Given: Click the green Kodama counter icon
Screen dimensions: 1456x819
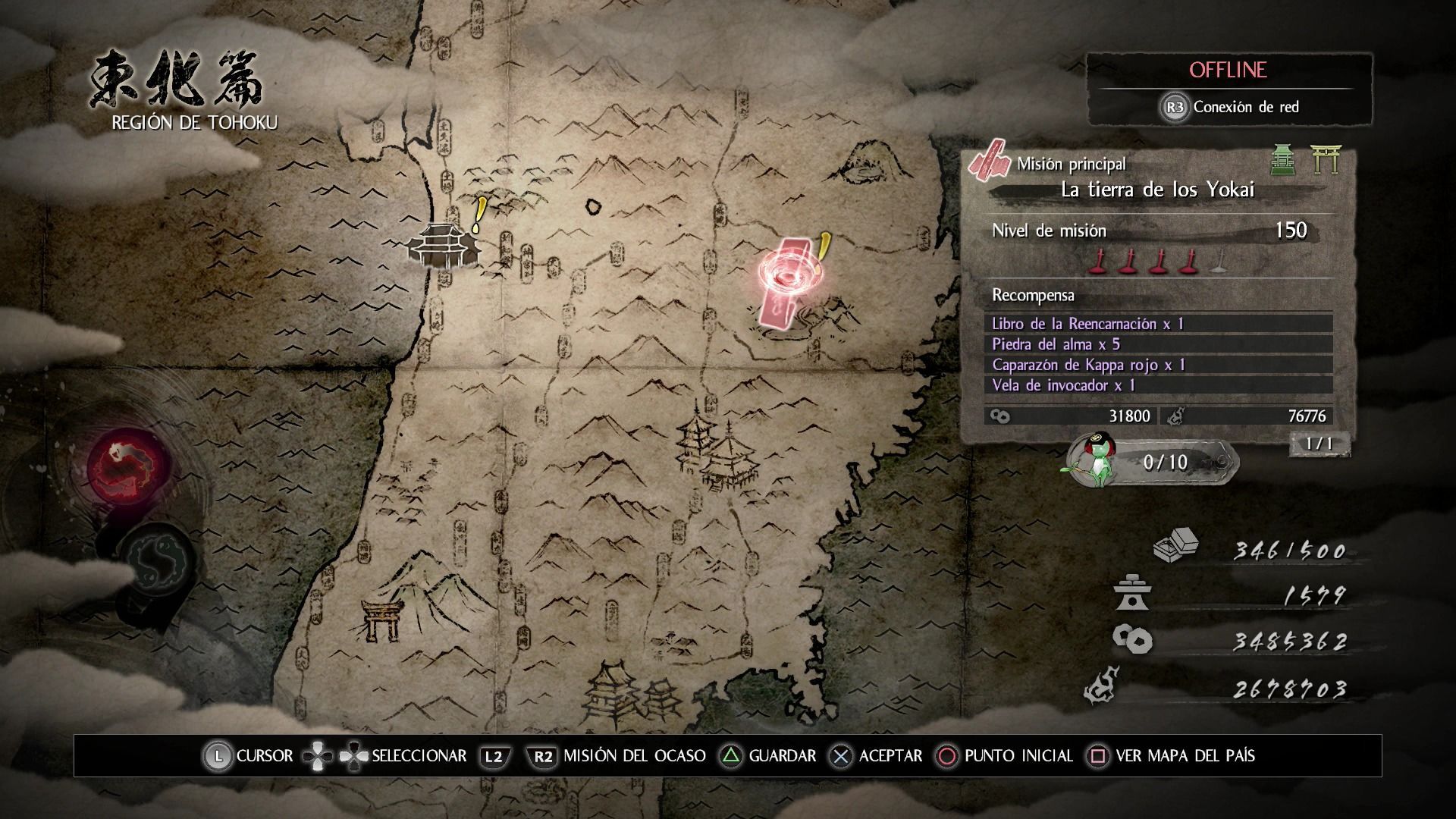Looking at the screenshot, I should click(1094, 460).
